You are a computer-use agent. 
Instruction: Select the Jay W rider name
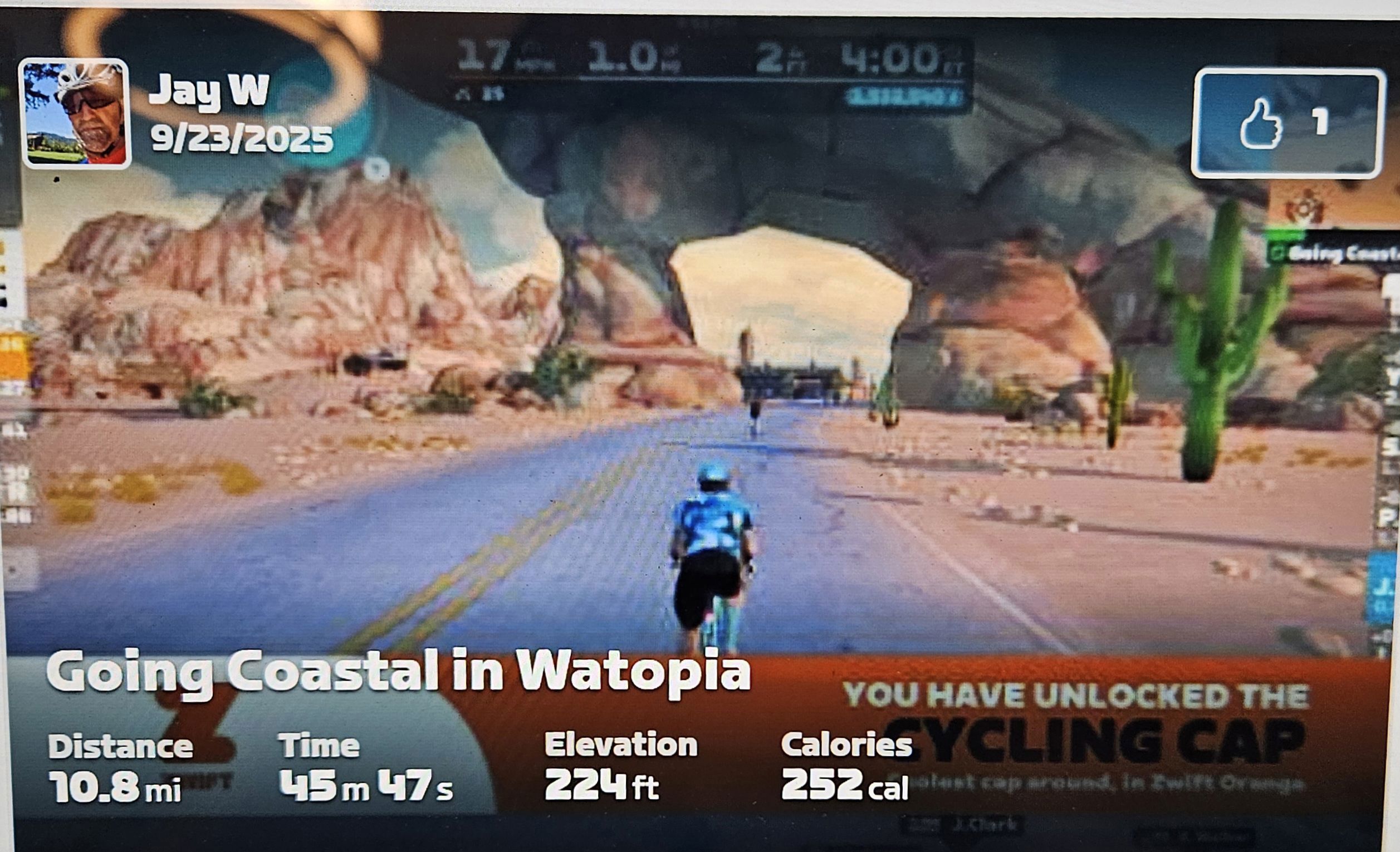pos(208,90)
